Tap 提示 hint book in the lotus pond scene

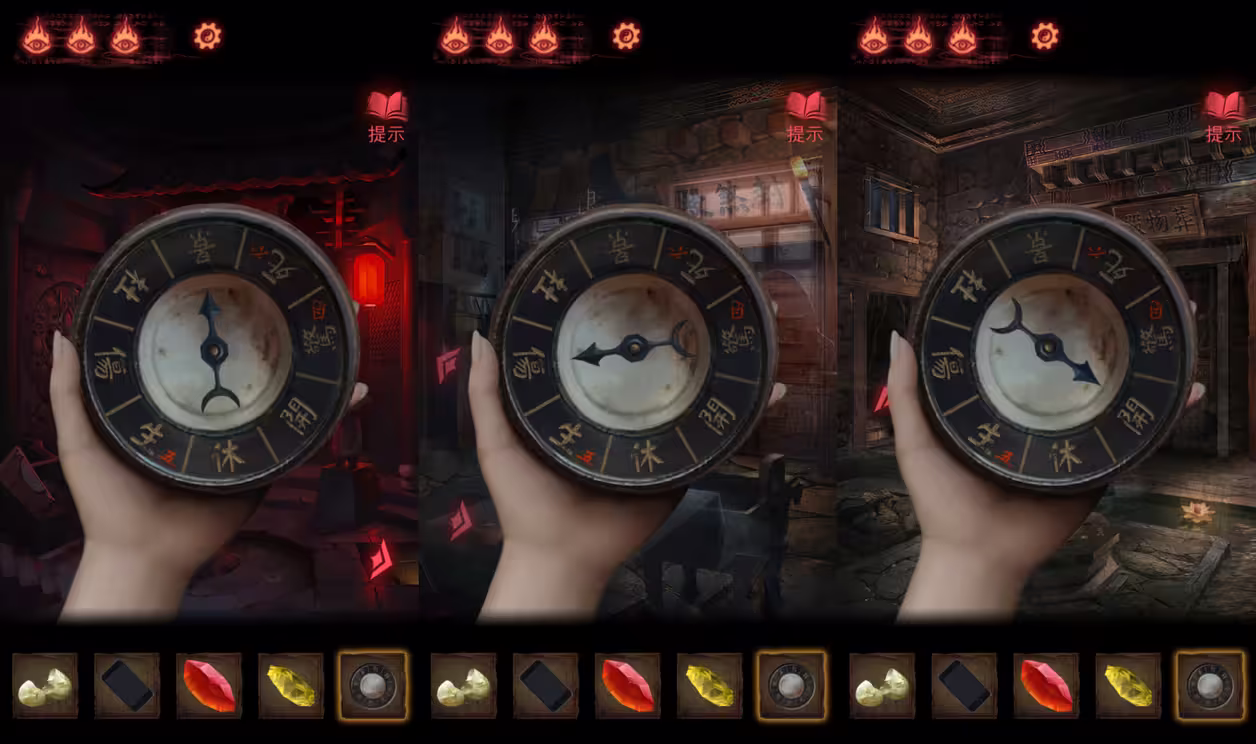(x=1223, y=116)
